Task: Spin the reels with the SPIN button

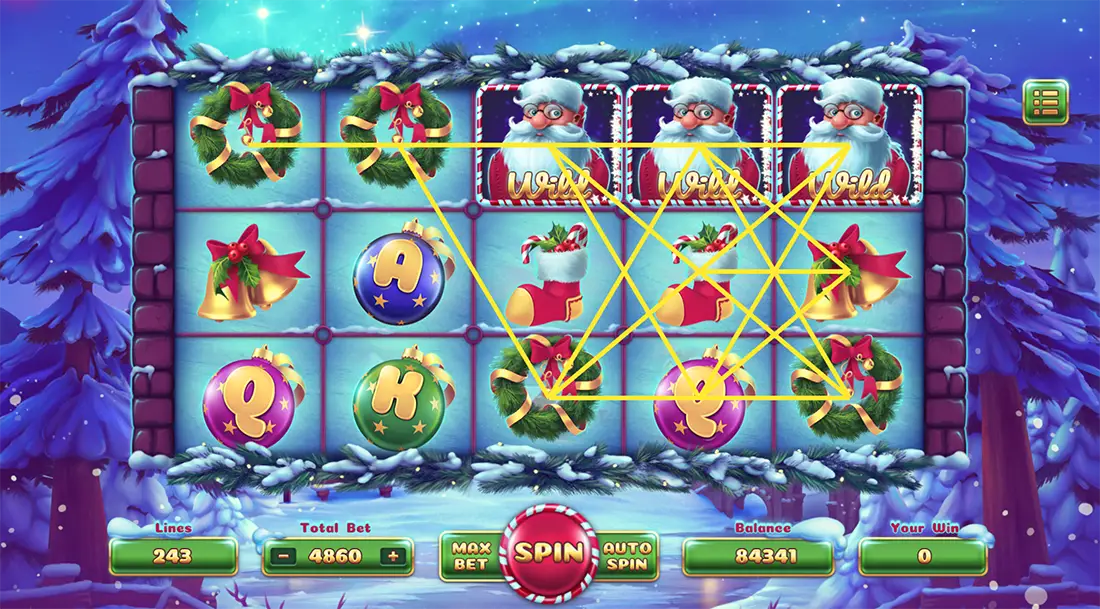Action: pos(549,553)
